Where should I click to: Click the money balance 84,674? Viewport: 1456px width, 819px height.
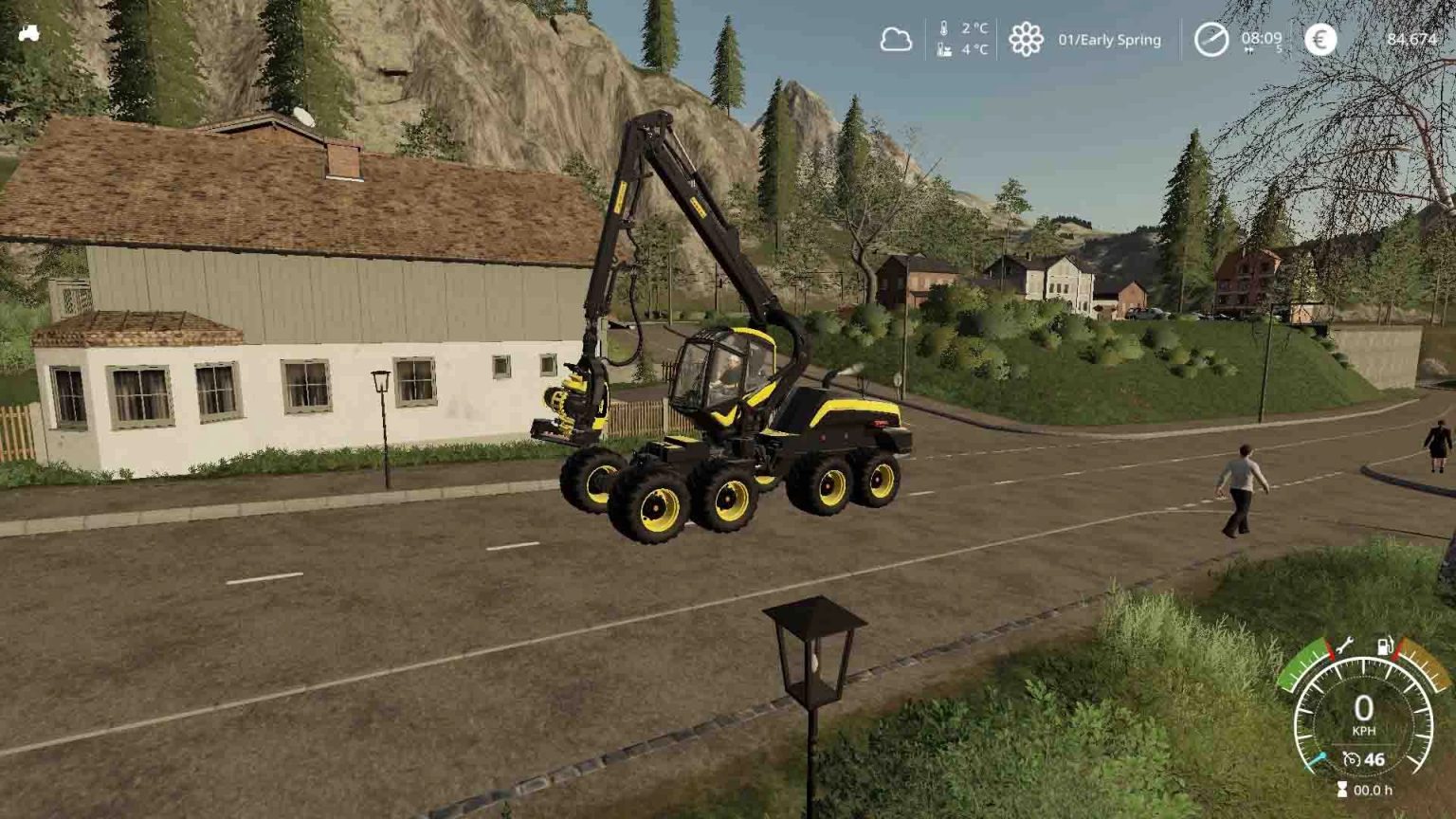(1411, 40)
